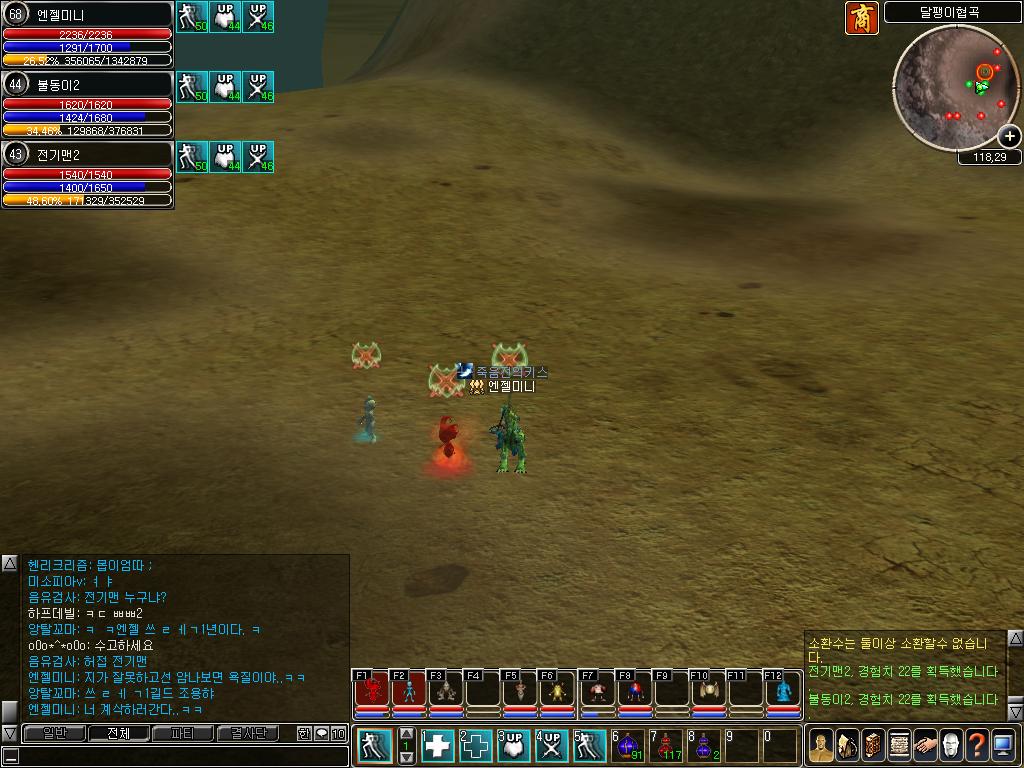Select the F1 red summon slot
This screenshot has width=1024, height=768.
(371, 691)
